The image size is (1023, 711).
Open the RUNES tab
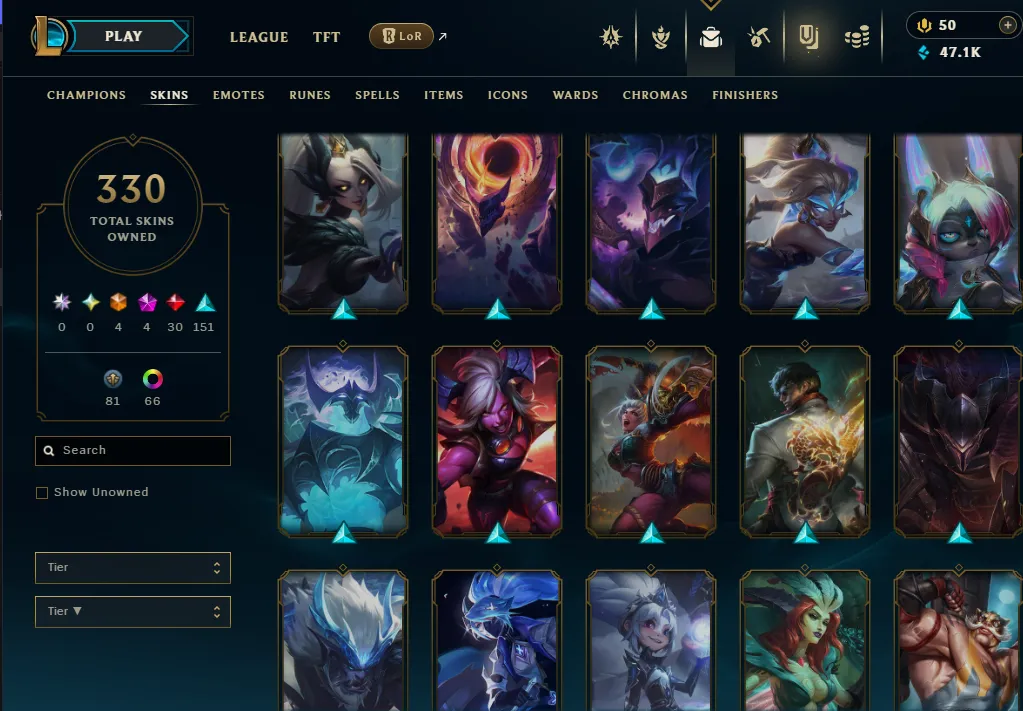[x=310, y=95]
